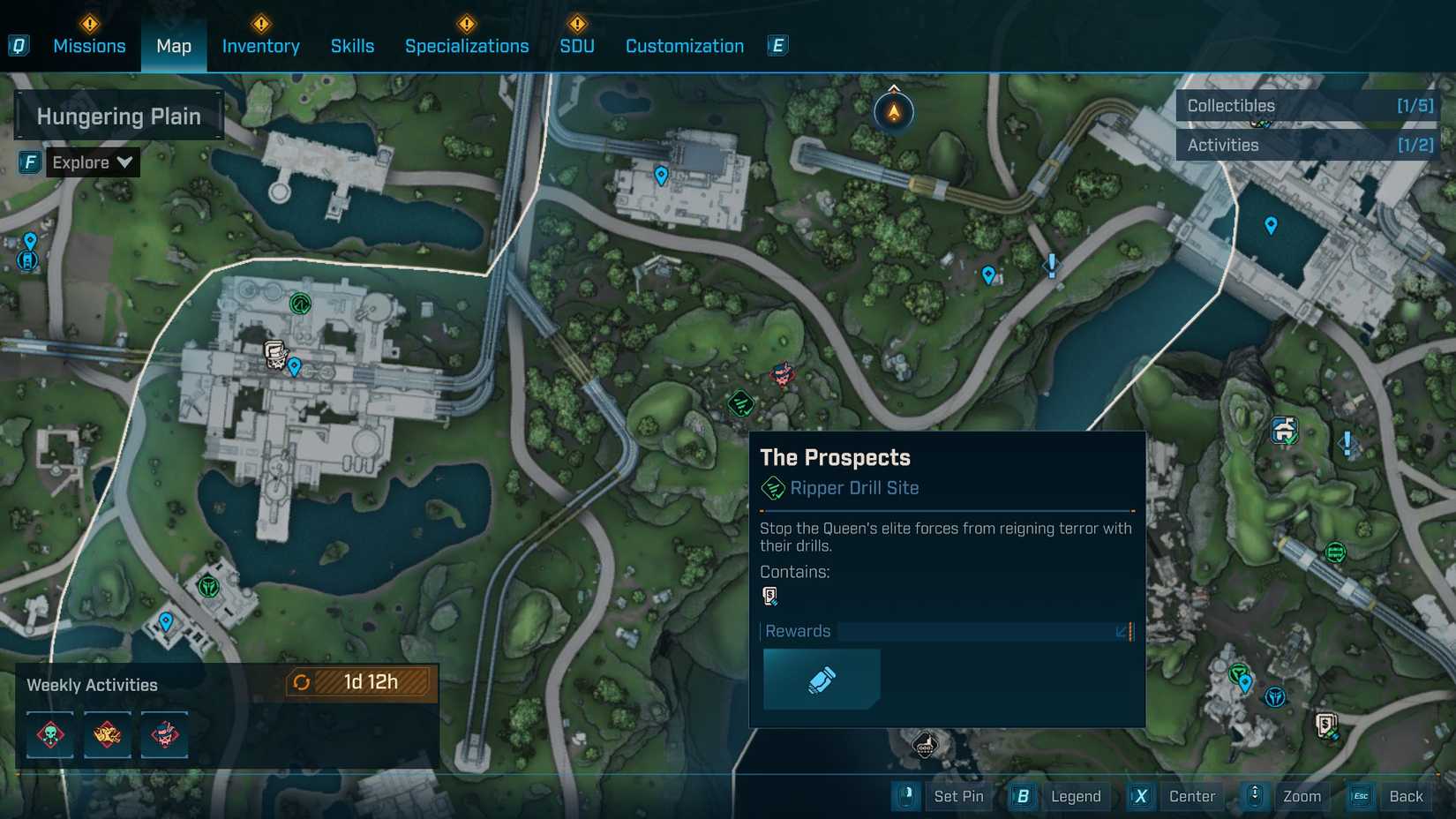The height and width of the screenshot is (819, 1456).
Task: Click the skull Weekly Activity icon
Action: pos(49,734)
